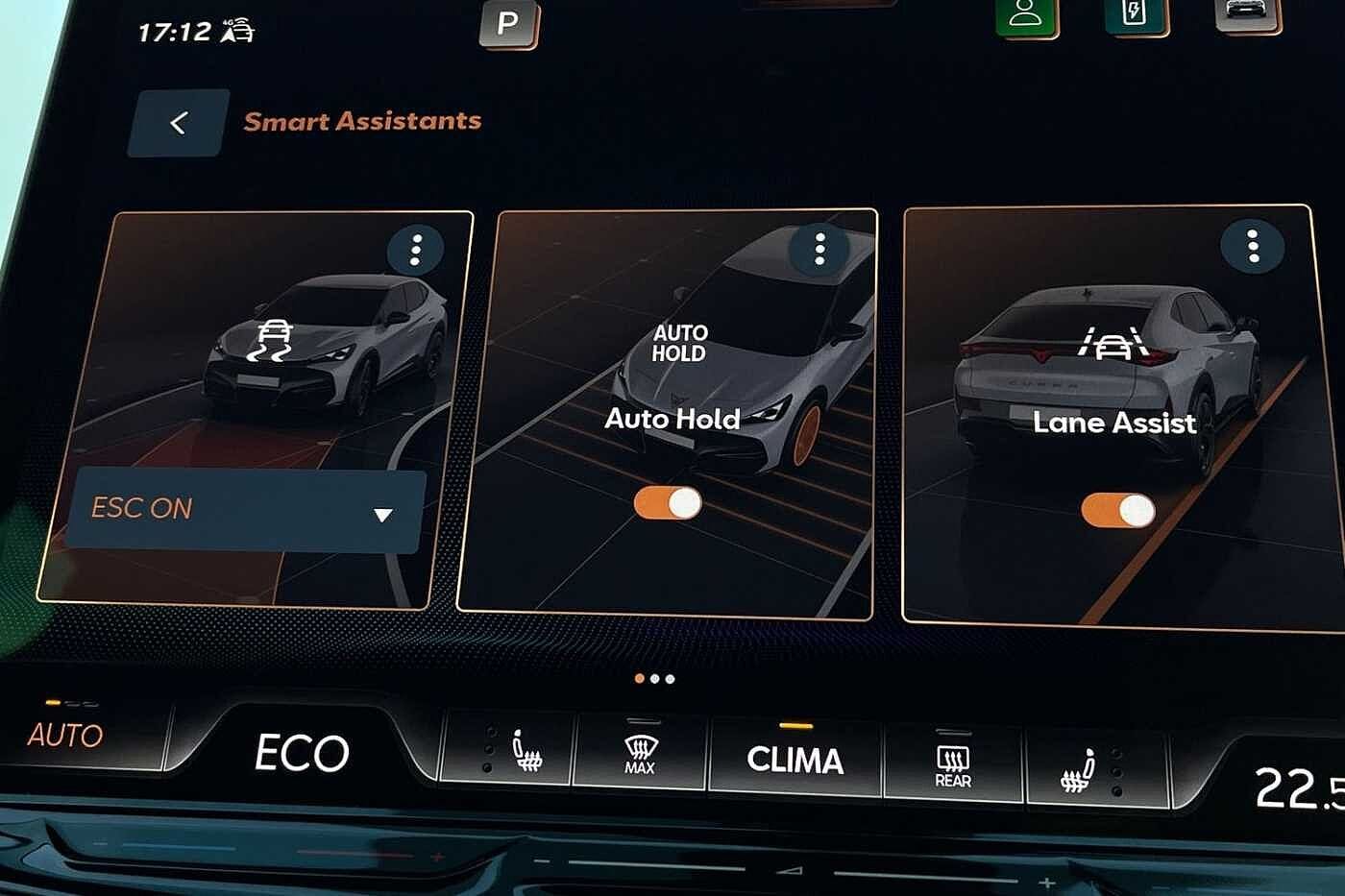Turn on left seat heating
This screenshot has width=1345, height=896.
pyautogui.click(x=525, y=752)
